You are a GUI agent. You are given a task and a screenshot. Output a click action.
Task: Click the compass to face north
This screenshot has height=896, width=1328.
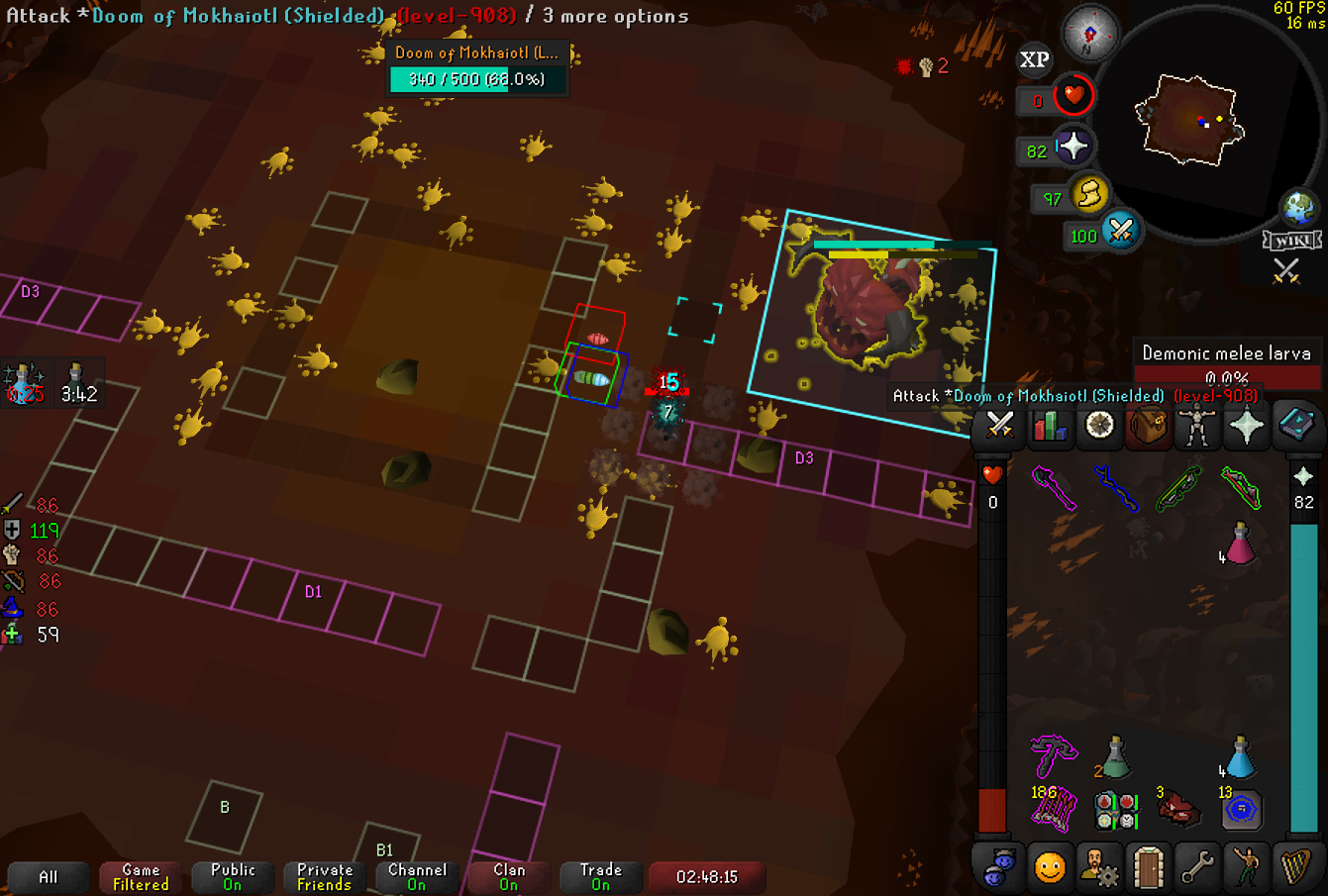[x=1089, y=34]
